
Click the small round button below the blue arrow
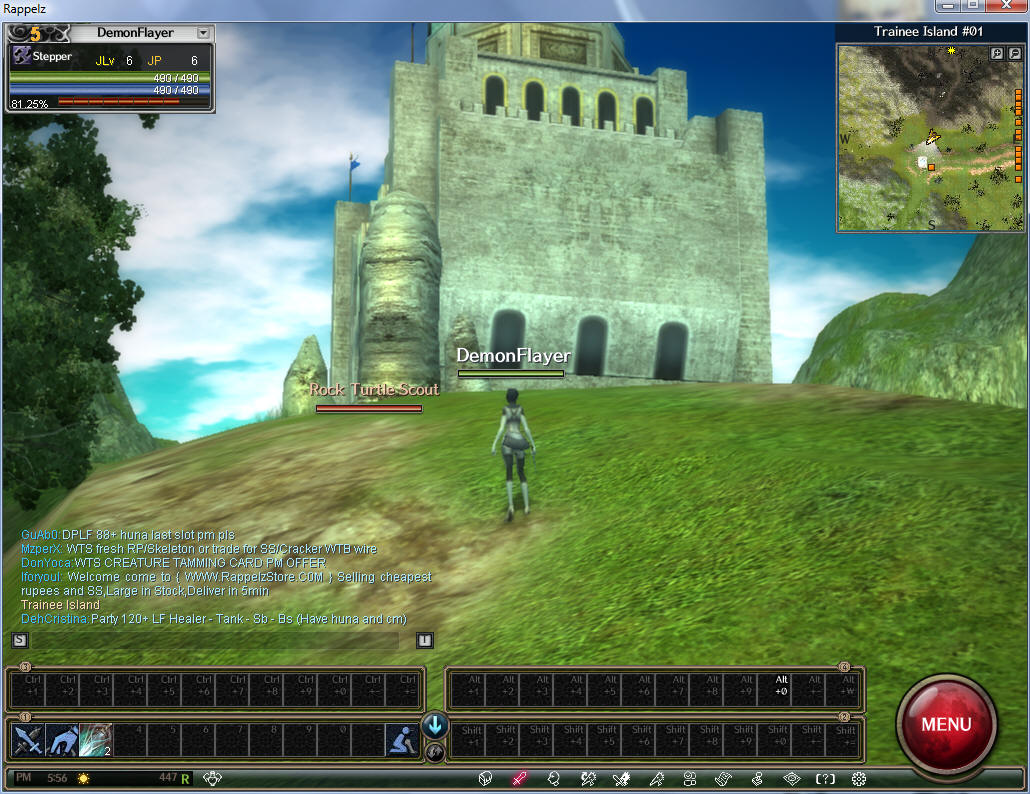tap(435, 752)
